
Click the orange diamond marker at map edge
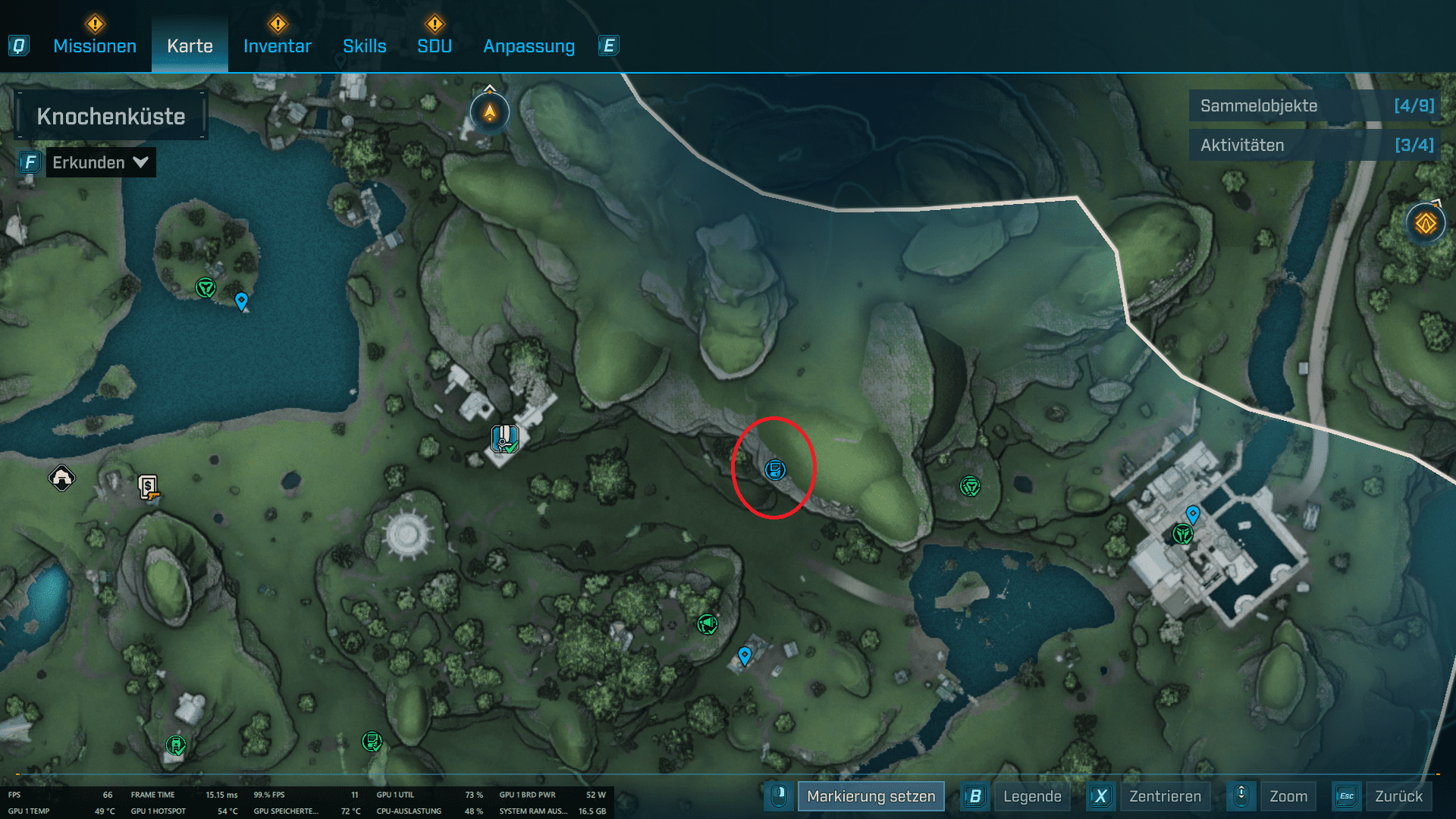[x=1426, y=224]
